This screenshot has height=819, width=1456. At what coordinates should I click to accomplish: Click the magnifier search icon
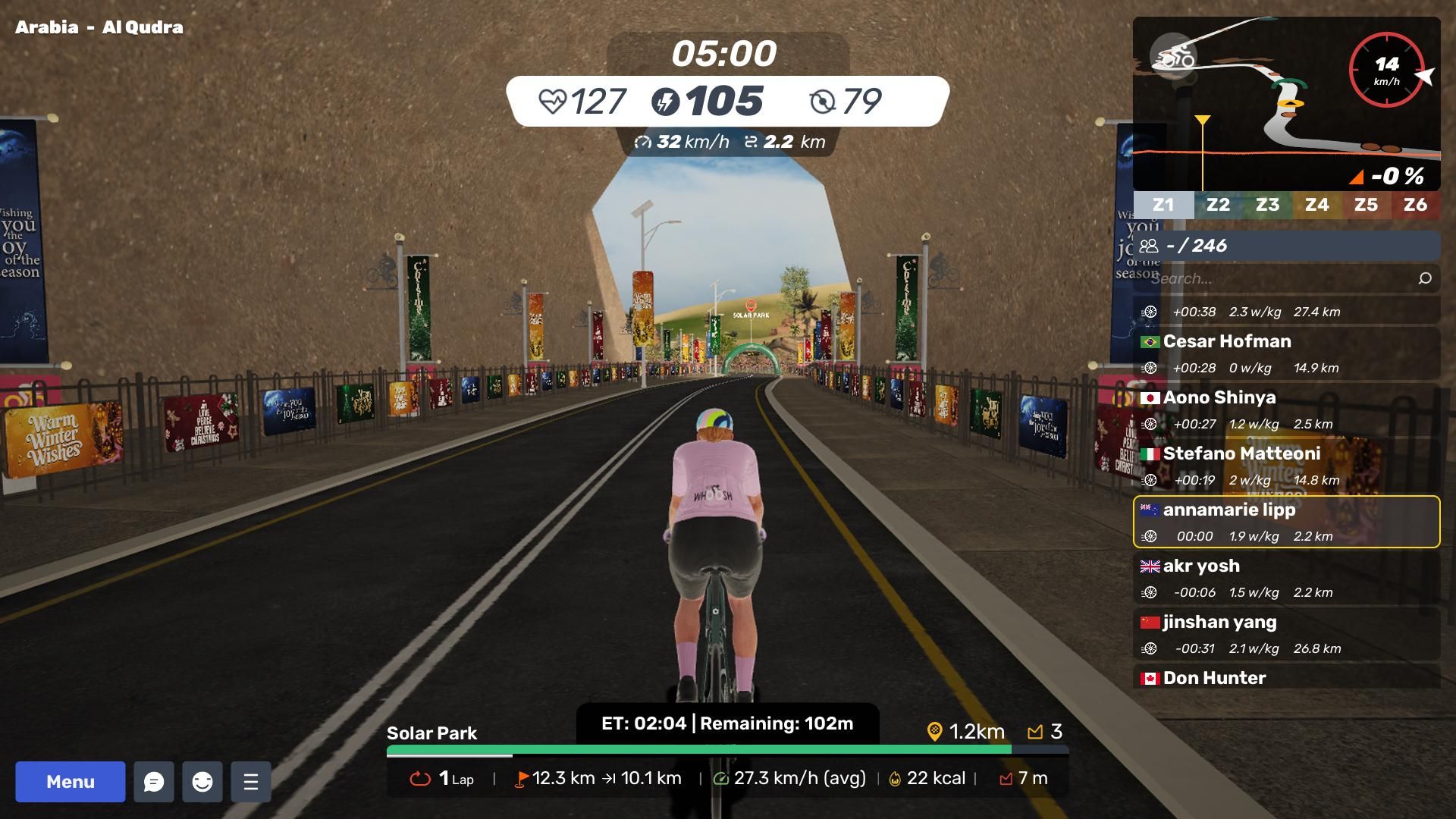pyautogui.click(x=1424, y=278)
